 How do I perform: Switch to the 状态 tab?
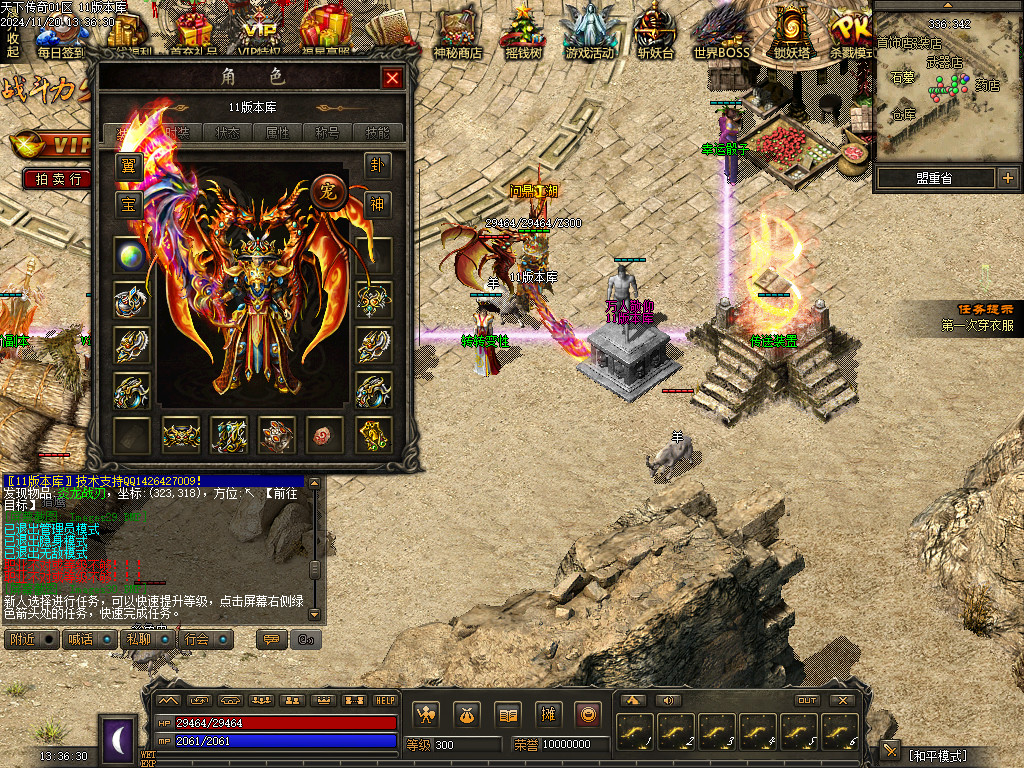(227, 132)
